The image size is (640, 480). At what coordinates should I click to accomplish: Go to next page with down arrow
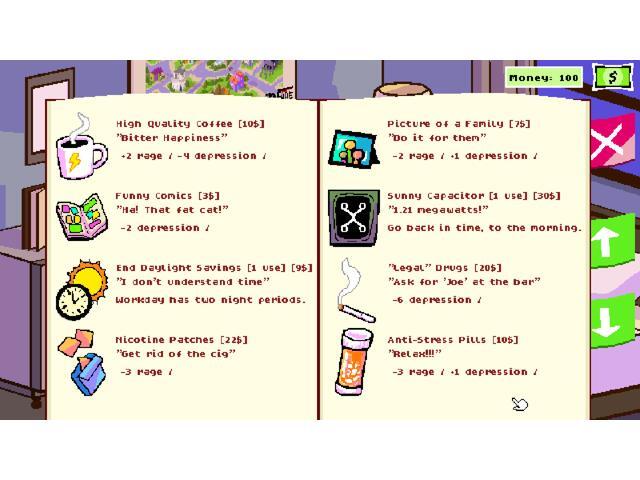point(611,320)
